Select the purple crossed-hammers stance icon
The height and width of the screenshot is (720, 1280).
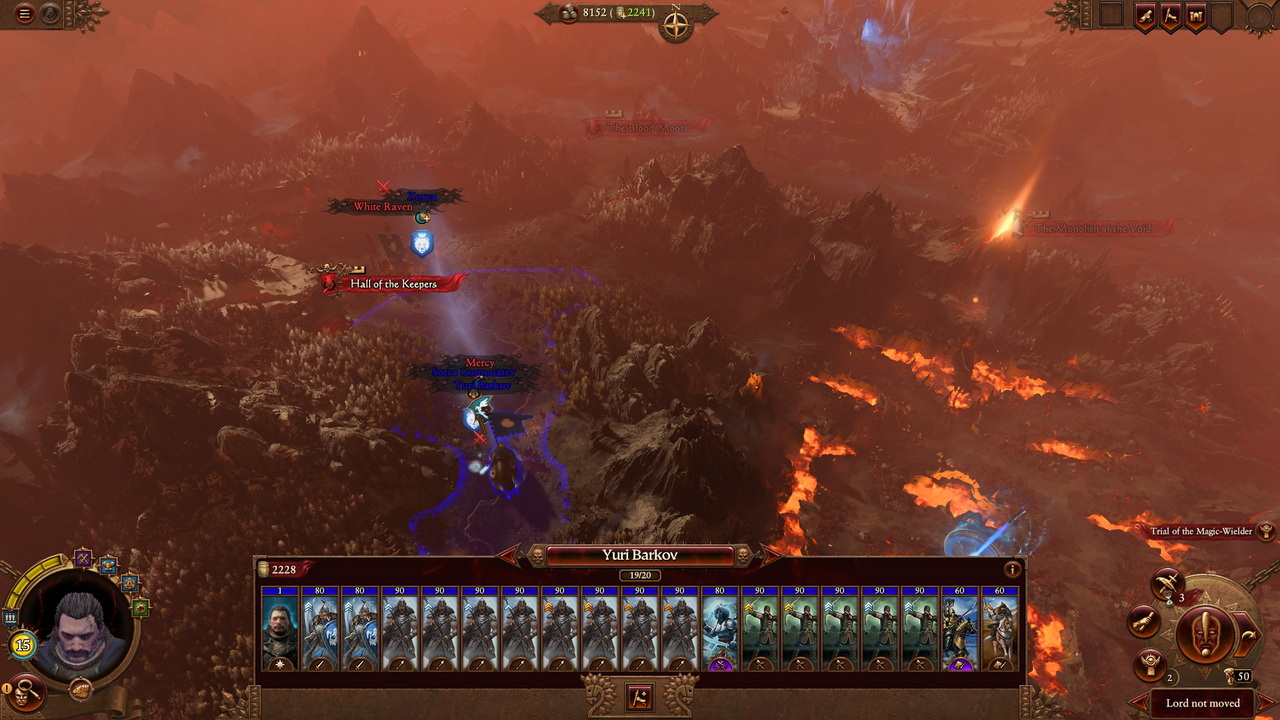(x=83, y=558)
